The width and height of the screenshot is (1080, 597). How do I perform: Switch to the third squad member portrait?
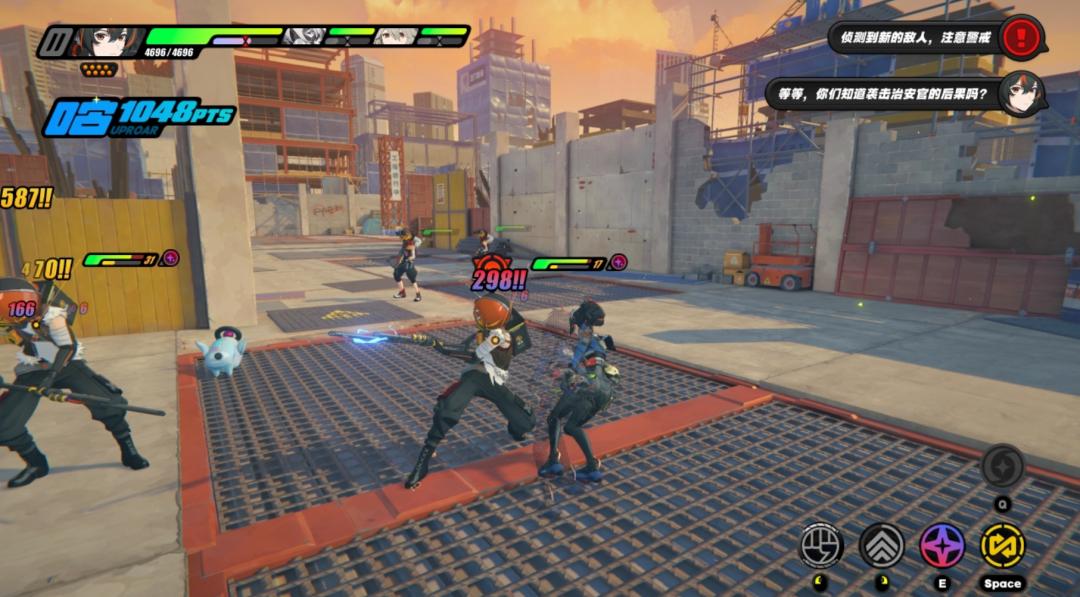point(395,37)
